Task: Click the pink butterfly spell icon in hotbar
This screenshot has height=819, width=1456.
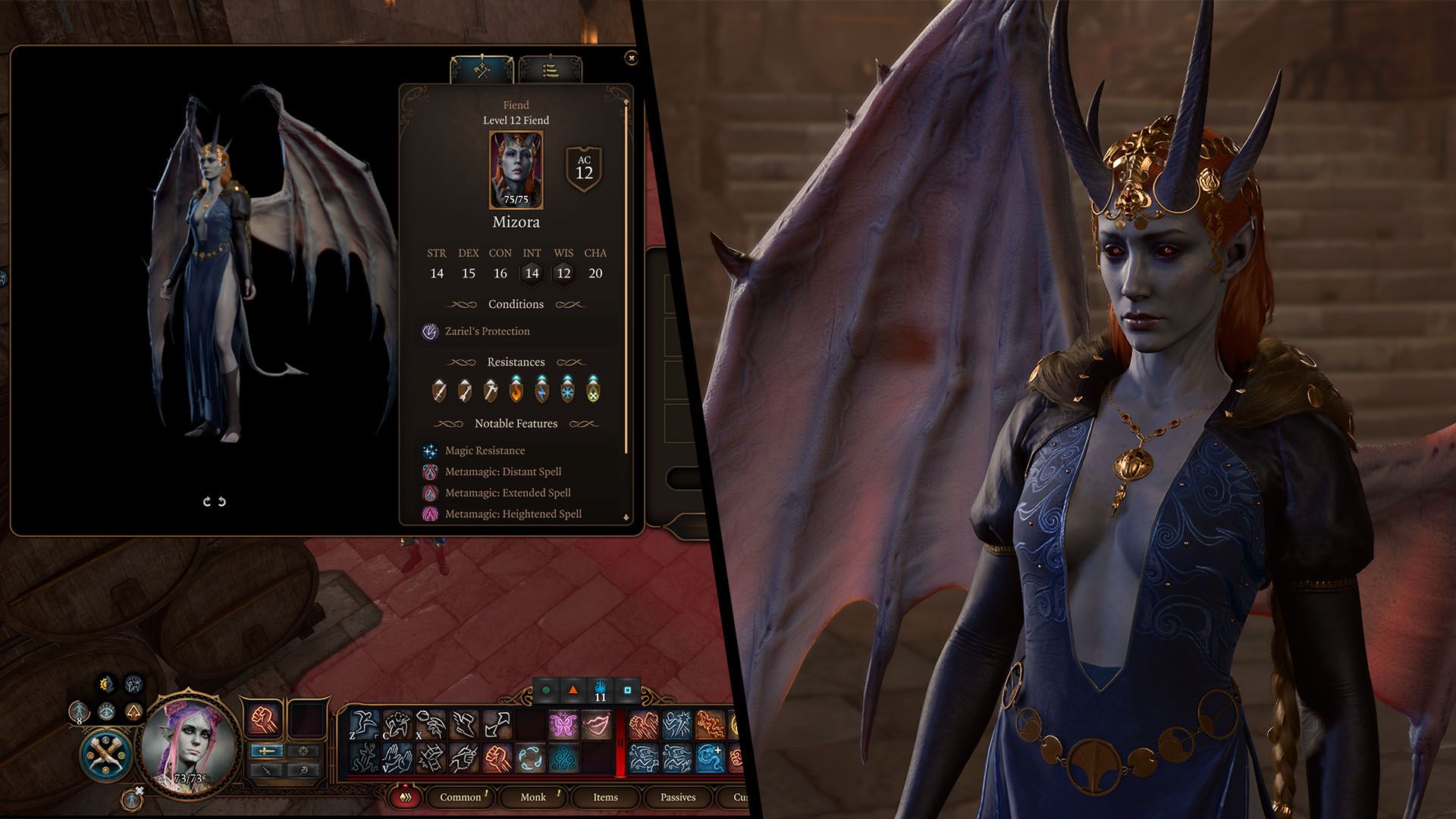Action: click(563, 724)
